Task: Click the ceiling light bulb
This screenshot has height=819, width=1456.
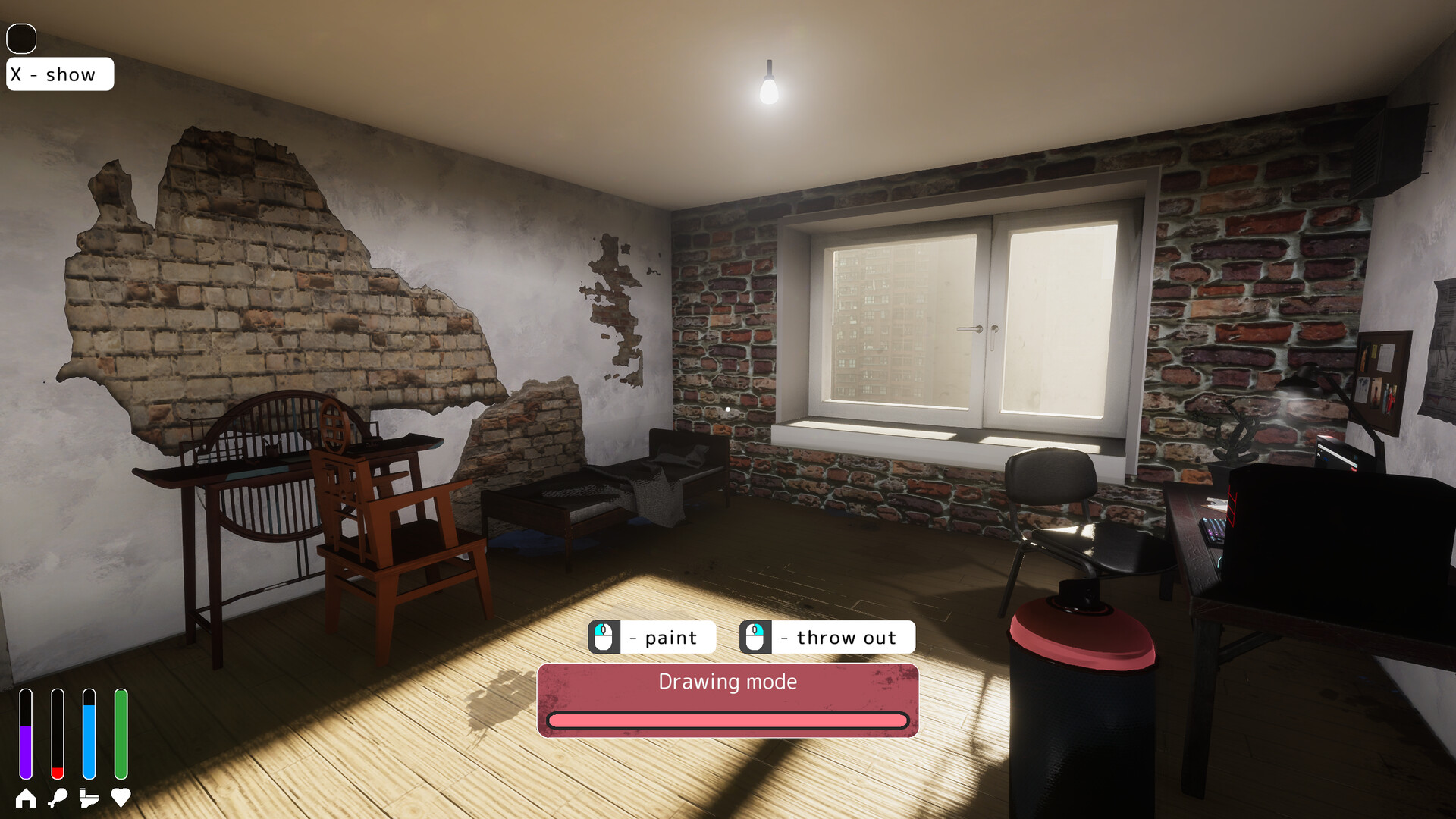Action: 770,91
